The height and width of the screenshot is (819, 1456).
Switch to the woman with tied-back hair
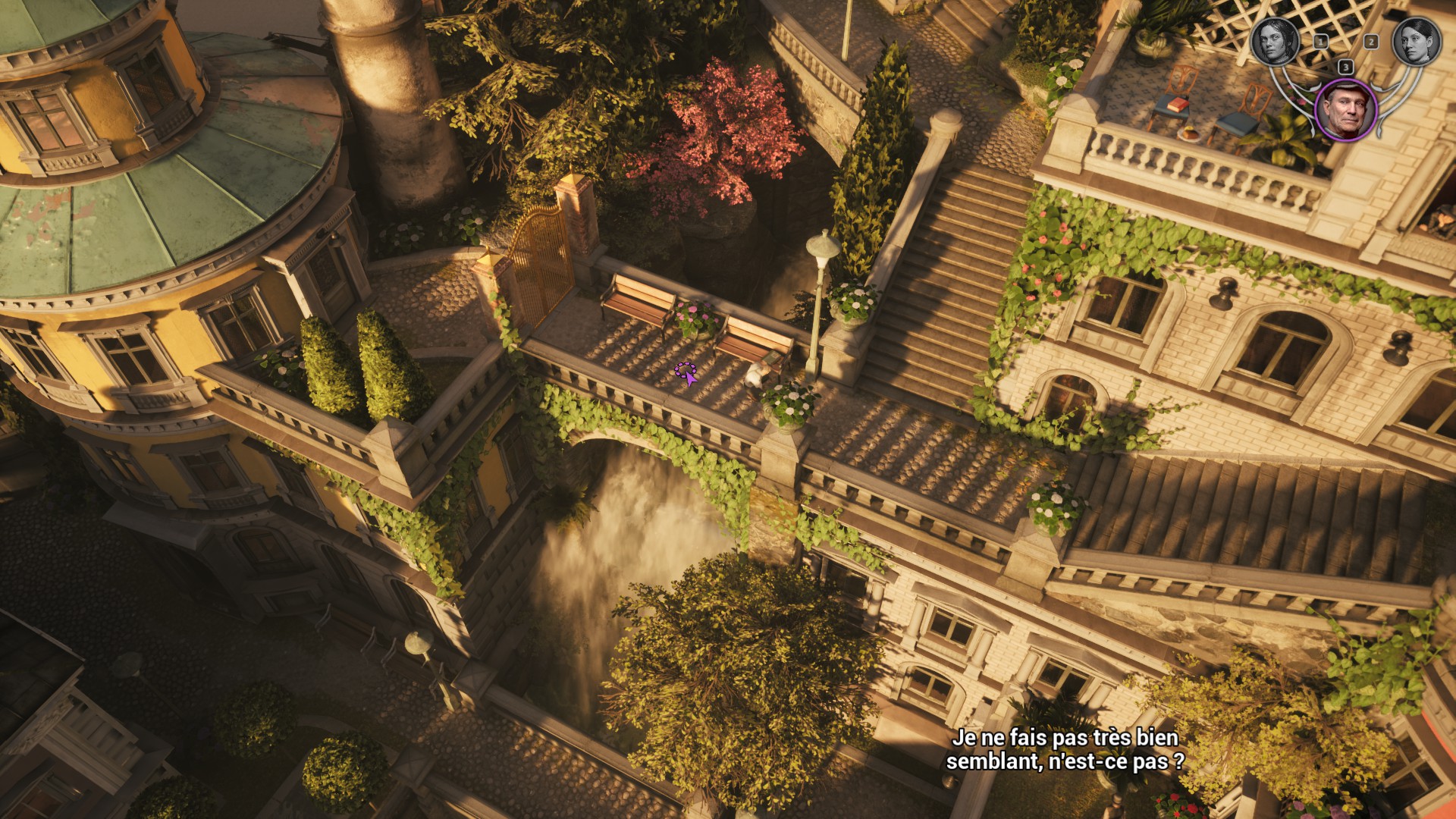click(x=1417, y=41)
